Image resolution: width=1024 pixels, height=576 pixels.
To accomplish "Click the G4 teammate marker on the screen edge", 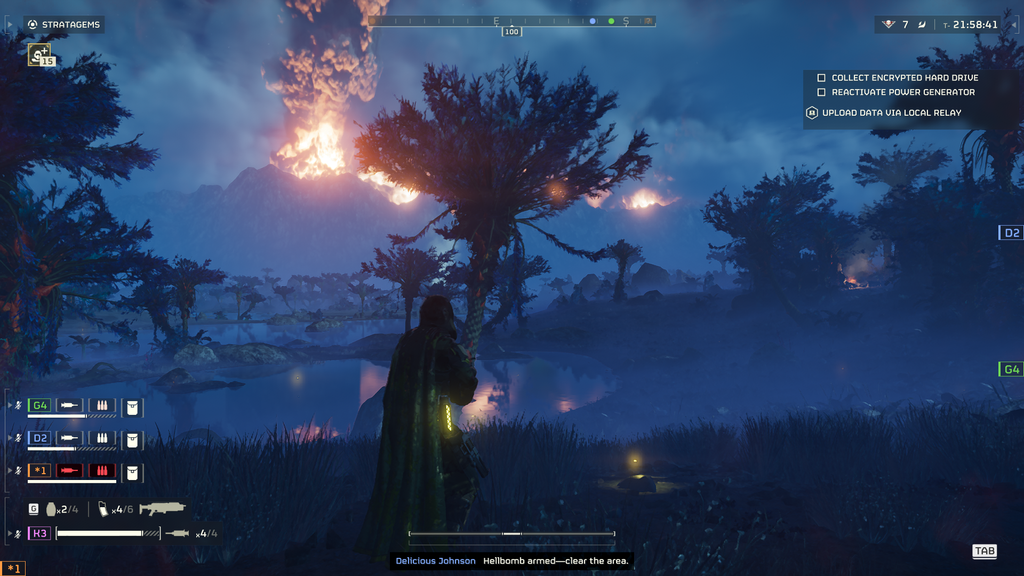I will (x=1011, y=369).
